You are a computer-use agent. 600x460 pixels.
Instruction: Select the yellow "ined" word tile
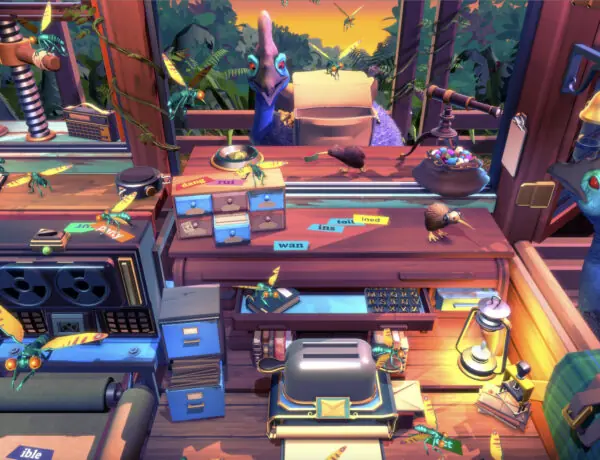click(372, 219)
